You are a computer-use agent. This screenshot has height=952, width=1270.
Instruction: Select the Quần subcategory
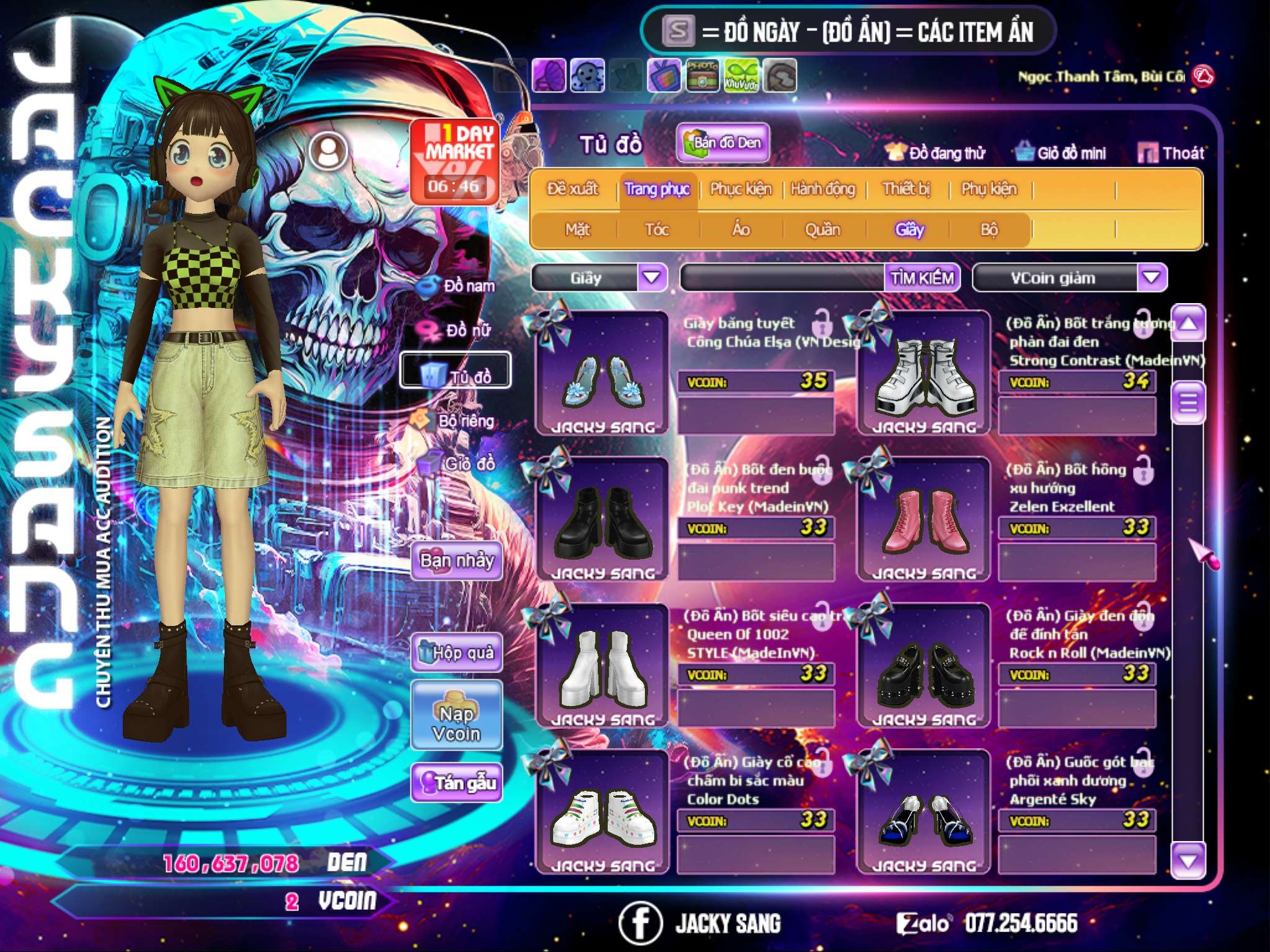coord(822,230)
